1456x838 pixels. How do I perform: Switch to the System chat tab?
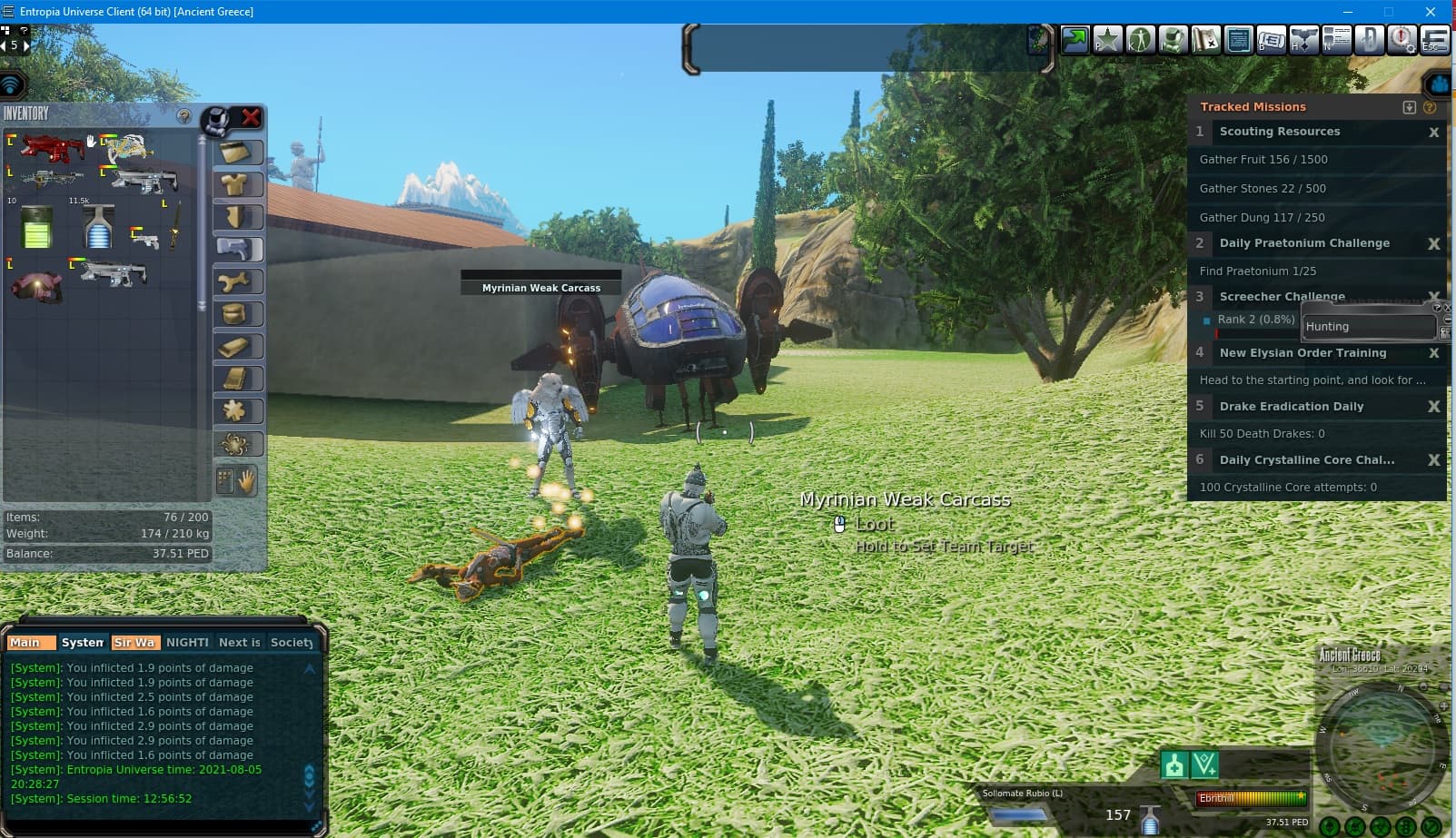coord(83,642)
